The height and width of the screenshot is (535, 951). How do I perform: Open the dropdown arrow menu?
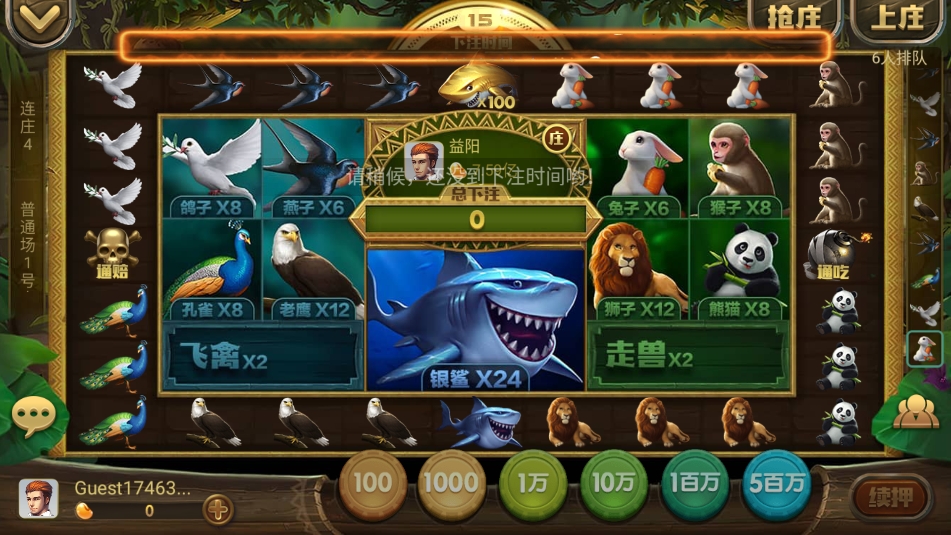[35, 20]
